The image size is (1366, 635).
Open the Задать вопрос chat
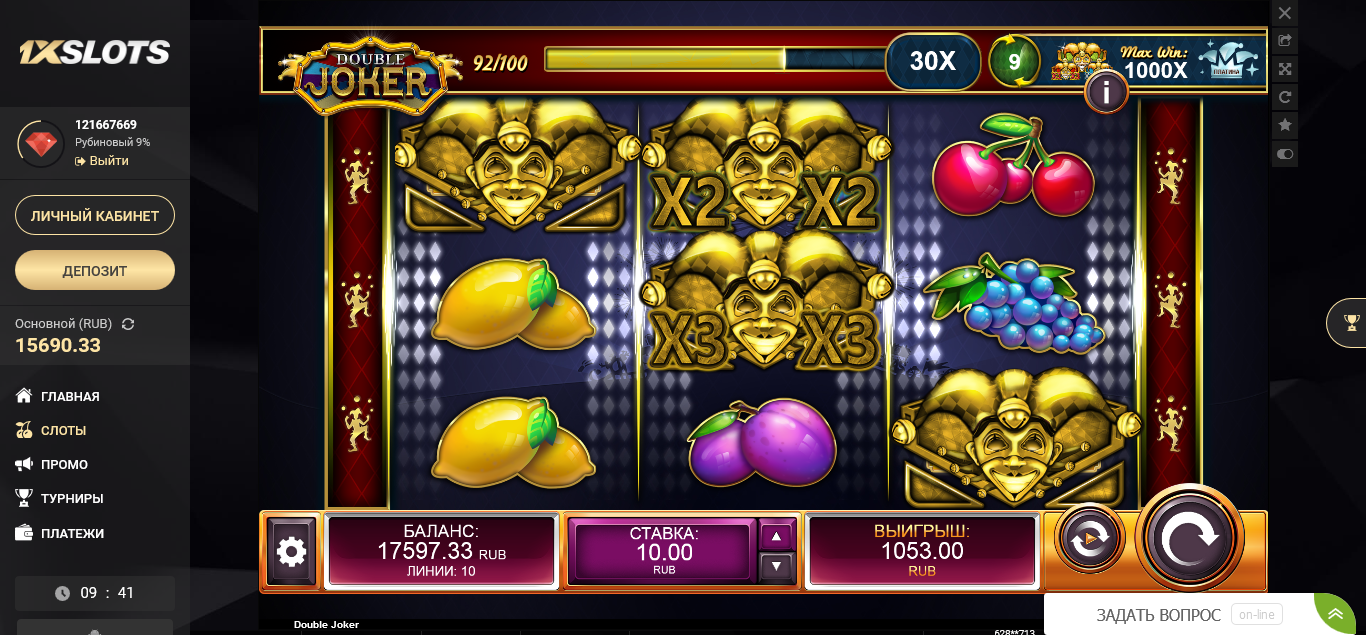[1158, 615]
